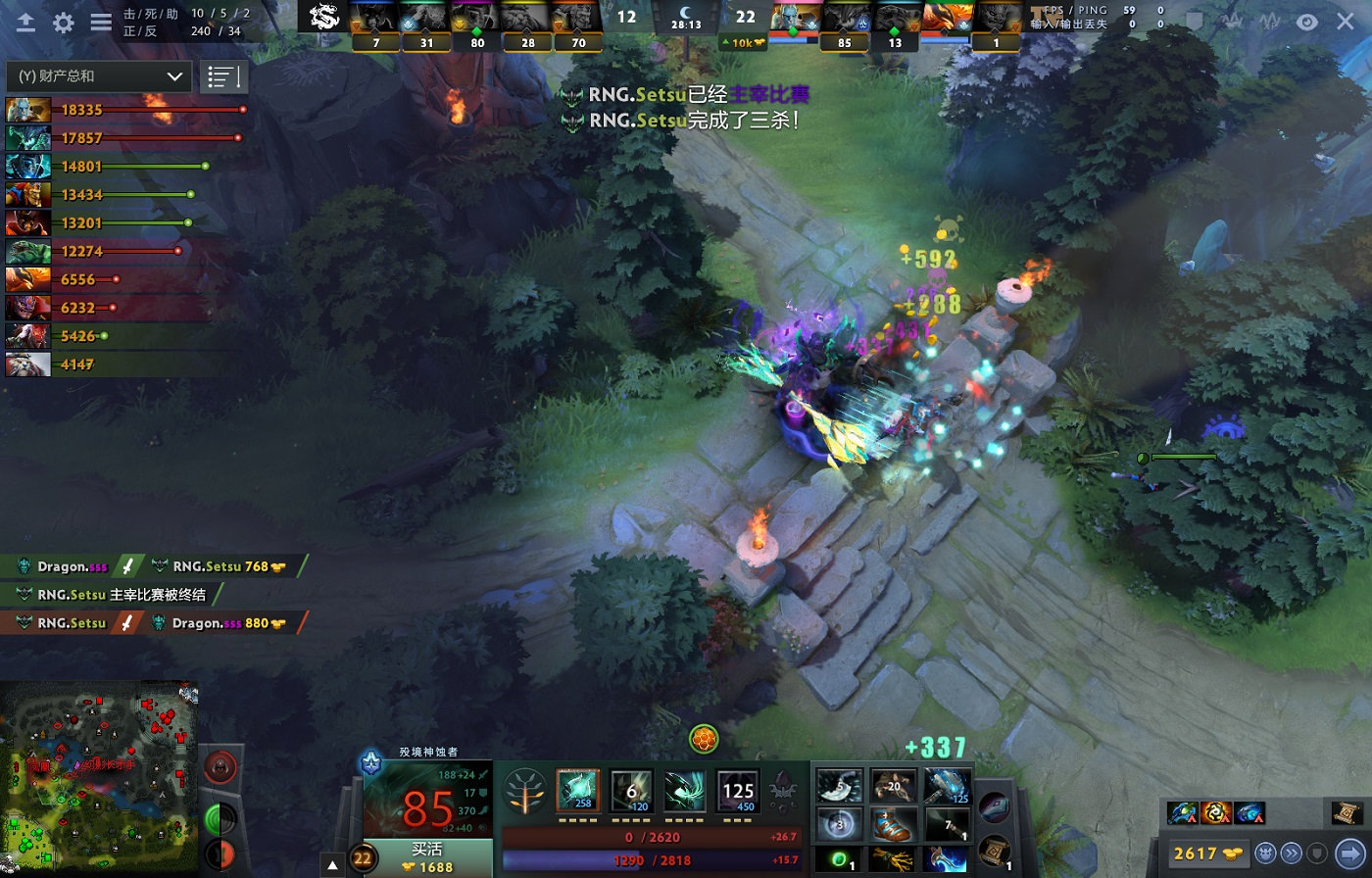Close the spectator view with X

click(1347, 22)
